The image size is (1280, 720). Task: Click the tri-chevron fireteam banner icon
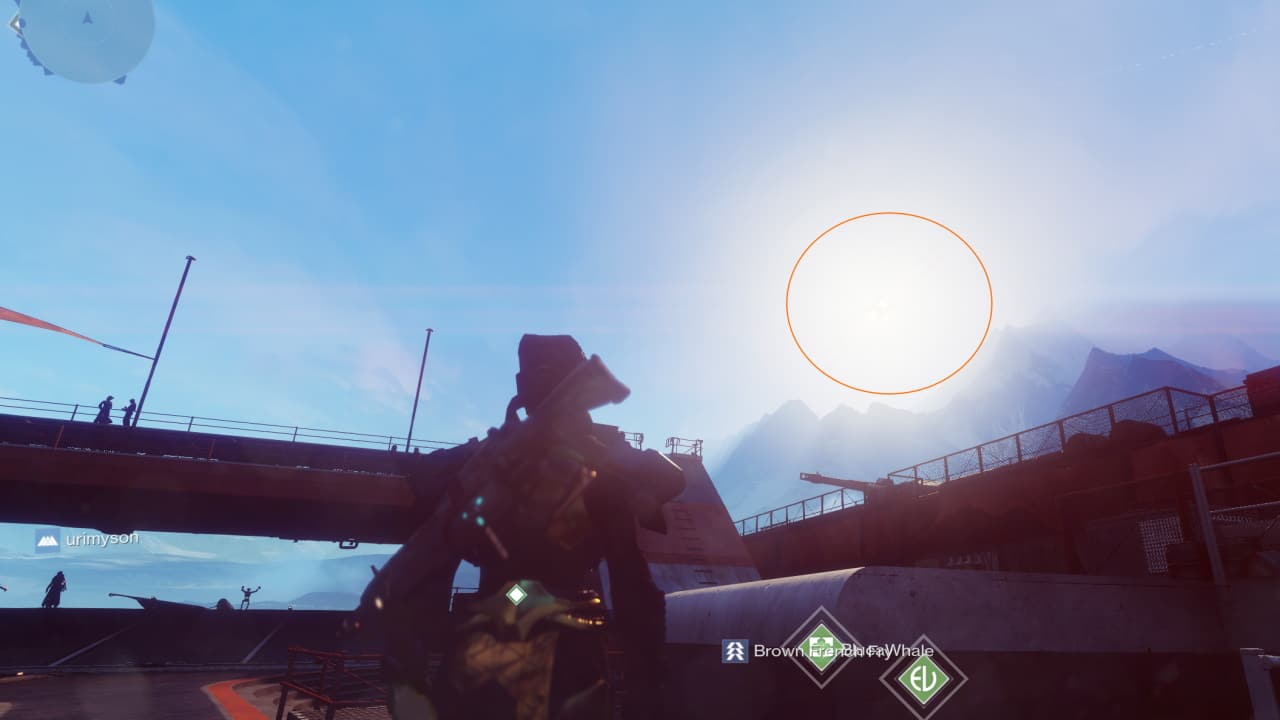(x=734, y=651)
